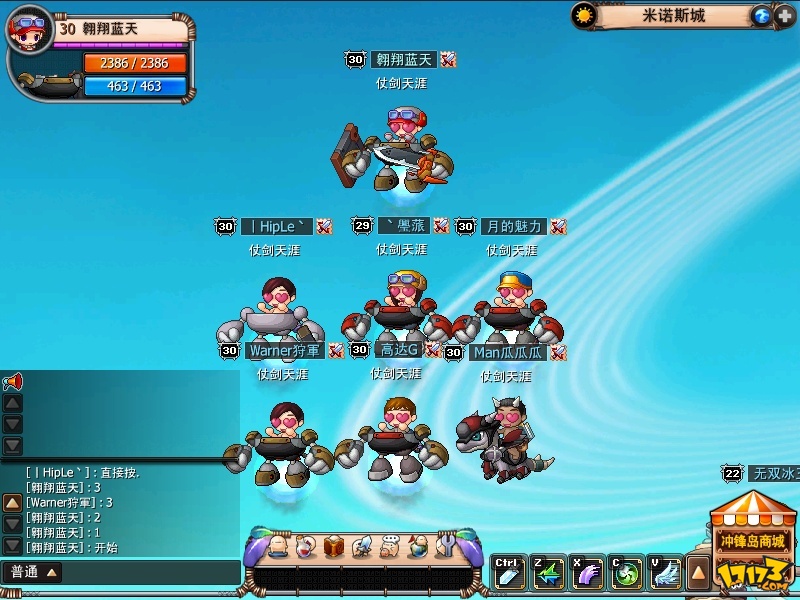Open the 普通 chat channel dropdown
Screen dimensions: 800x600
tap(33, 572)
